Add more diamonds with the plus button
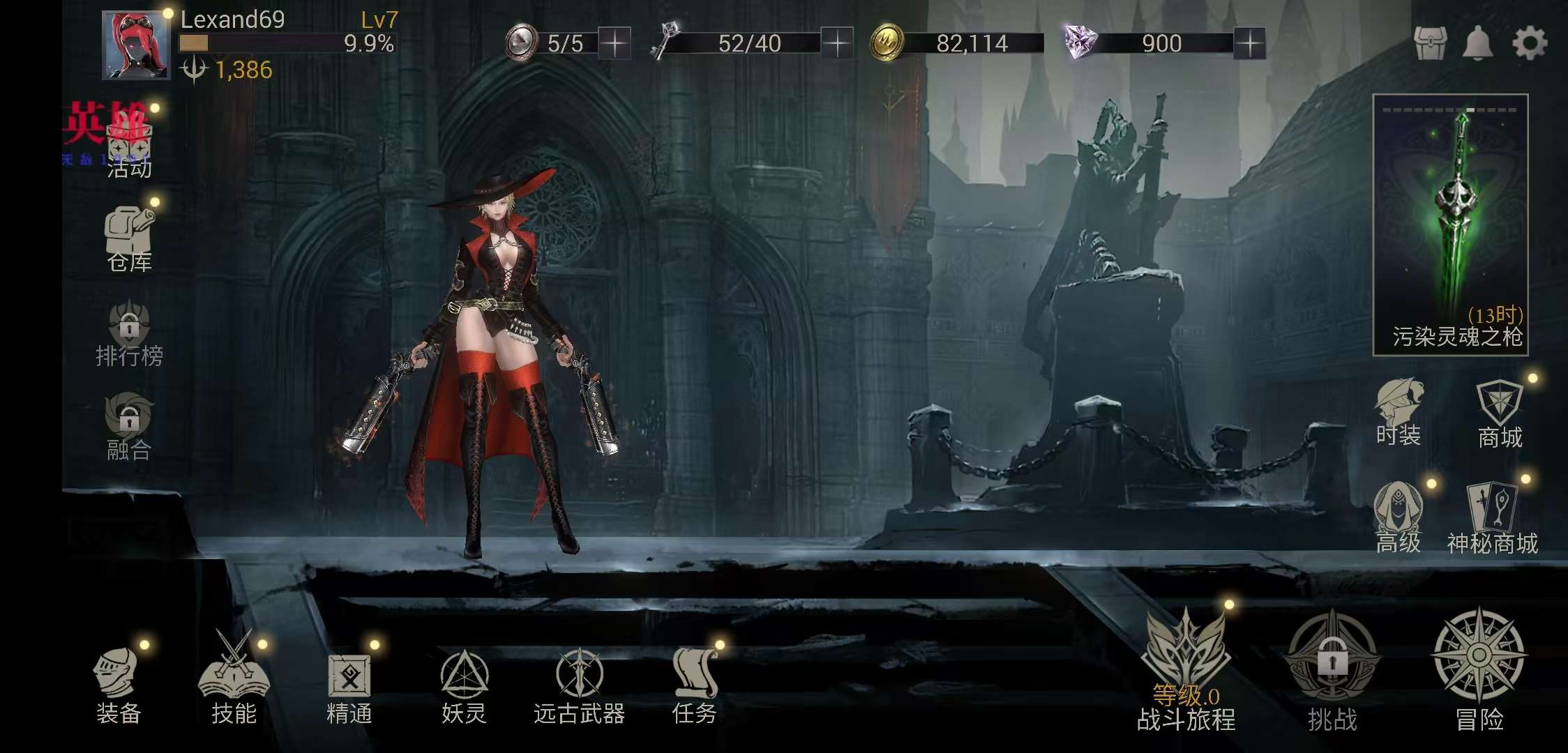The width and height of the screenshot is (1568, 753). (x=1249, y=44)
